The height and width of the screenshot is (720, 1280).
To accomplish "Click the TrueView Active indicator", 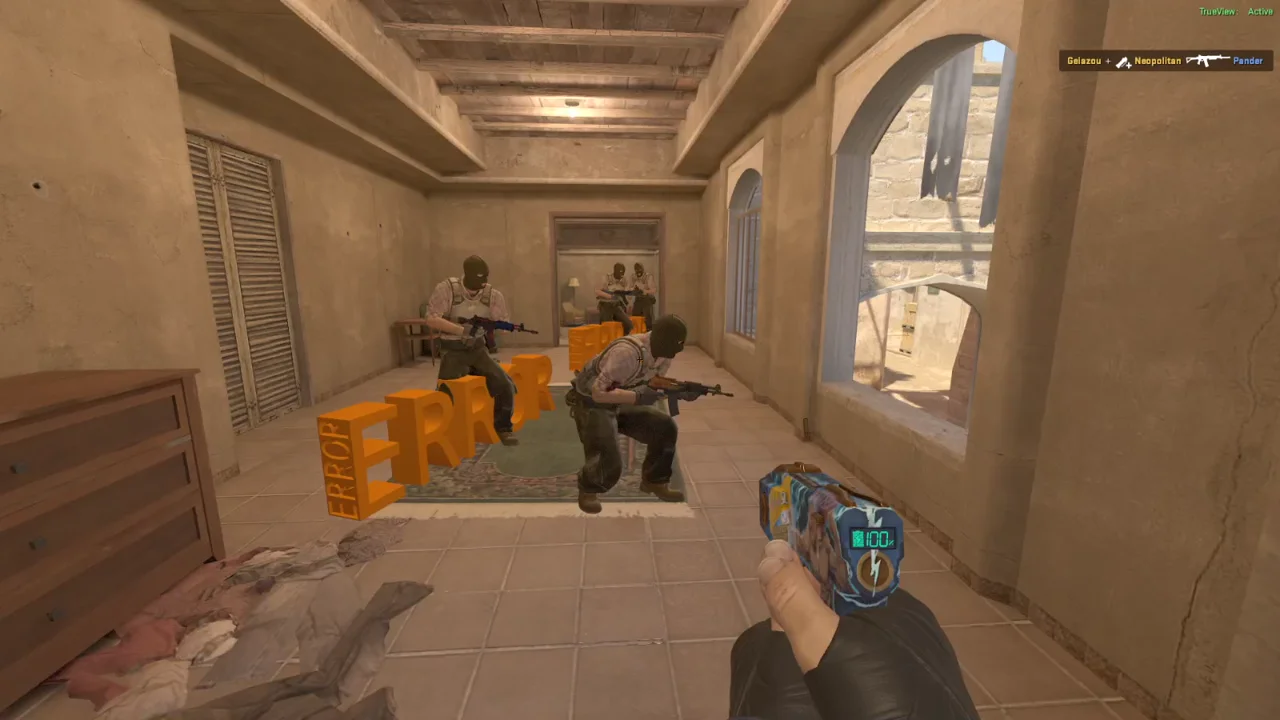I will click(1235, 12).
